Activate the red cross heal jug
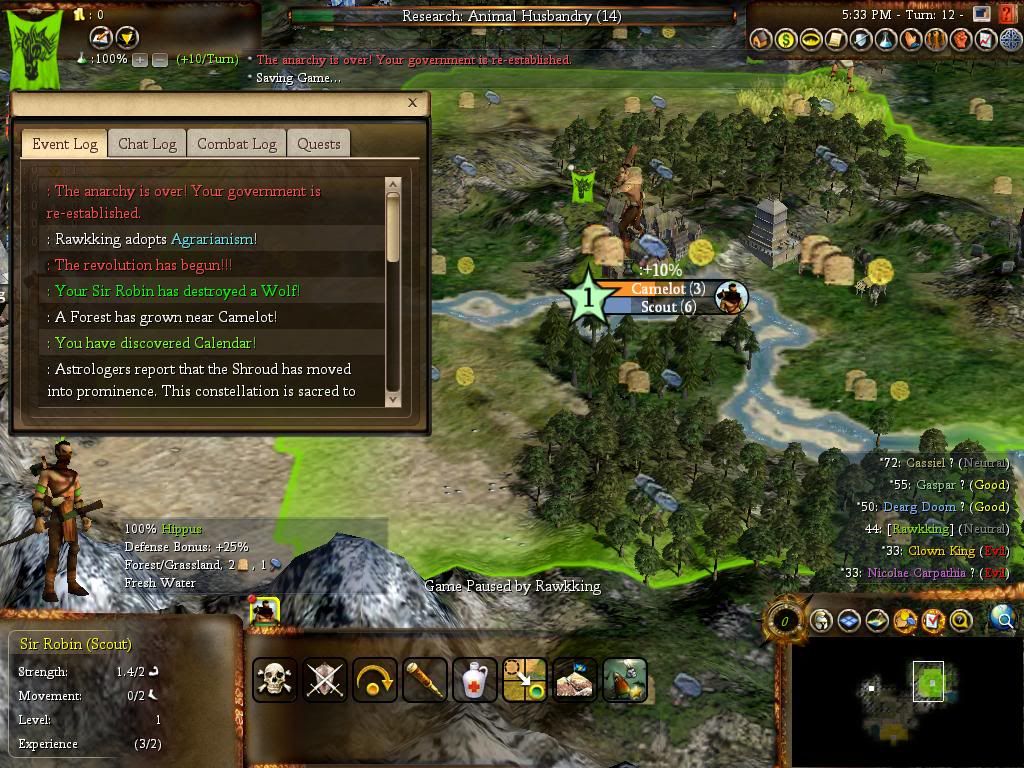Viewport: 1024px width, 768px height. click(475, 680)
